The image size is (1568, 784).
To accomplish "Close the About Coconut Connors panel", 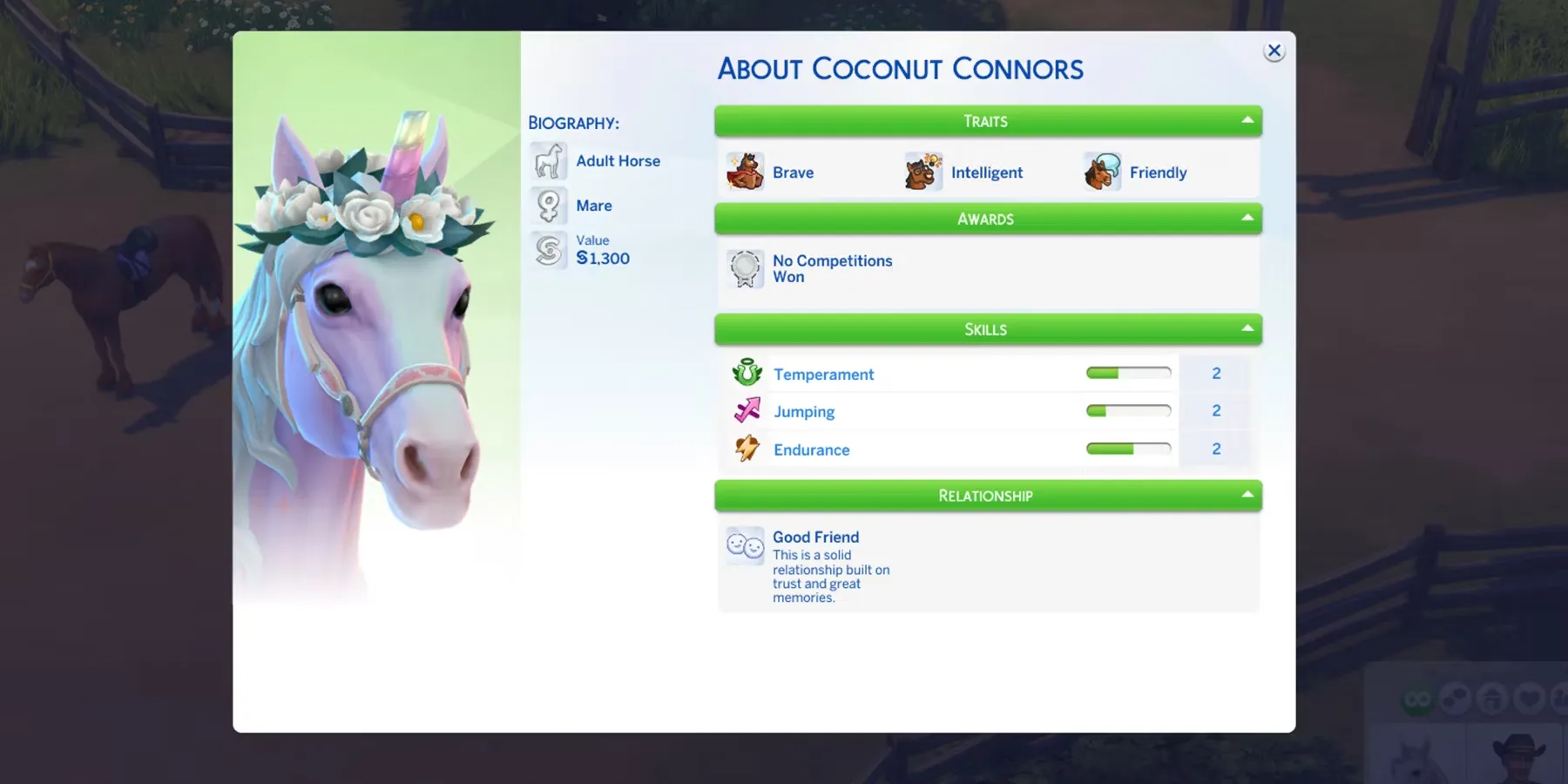I will pos(1274,51).
